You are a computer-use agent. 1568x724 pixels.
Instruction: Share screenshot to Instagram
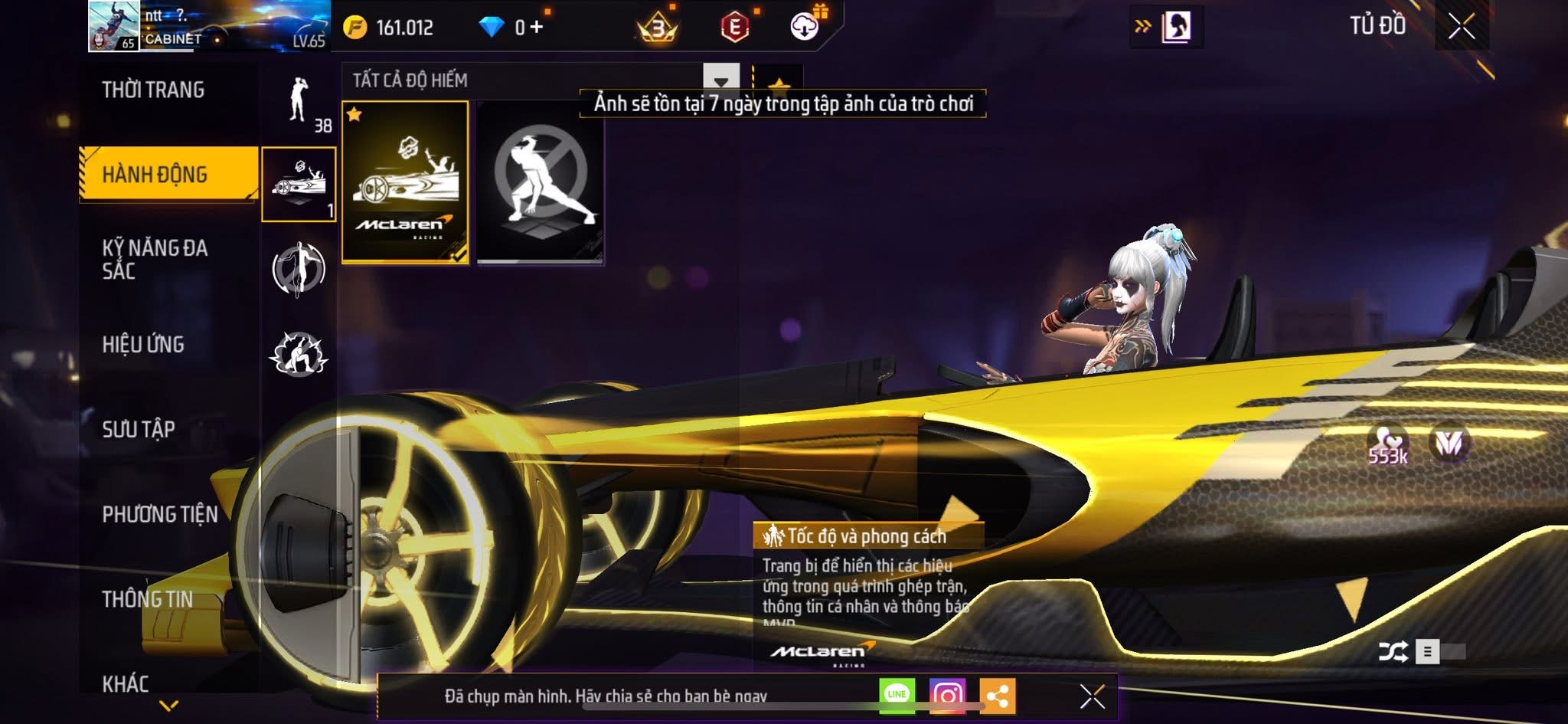947,695
